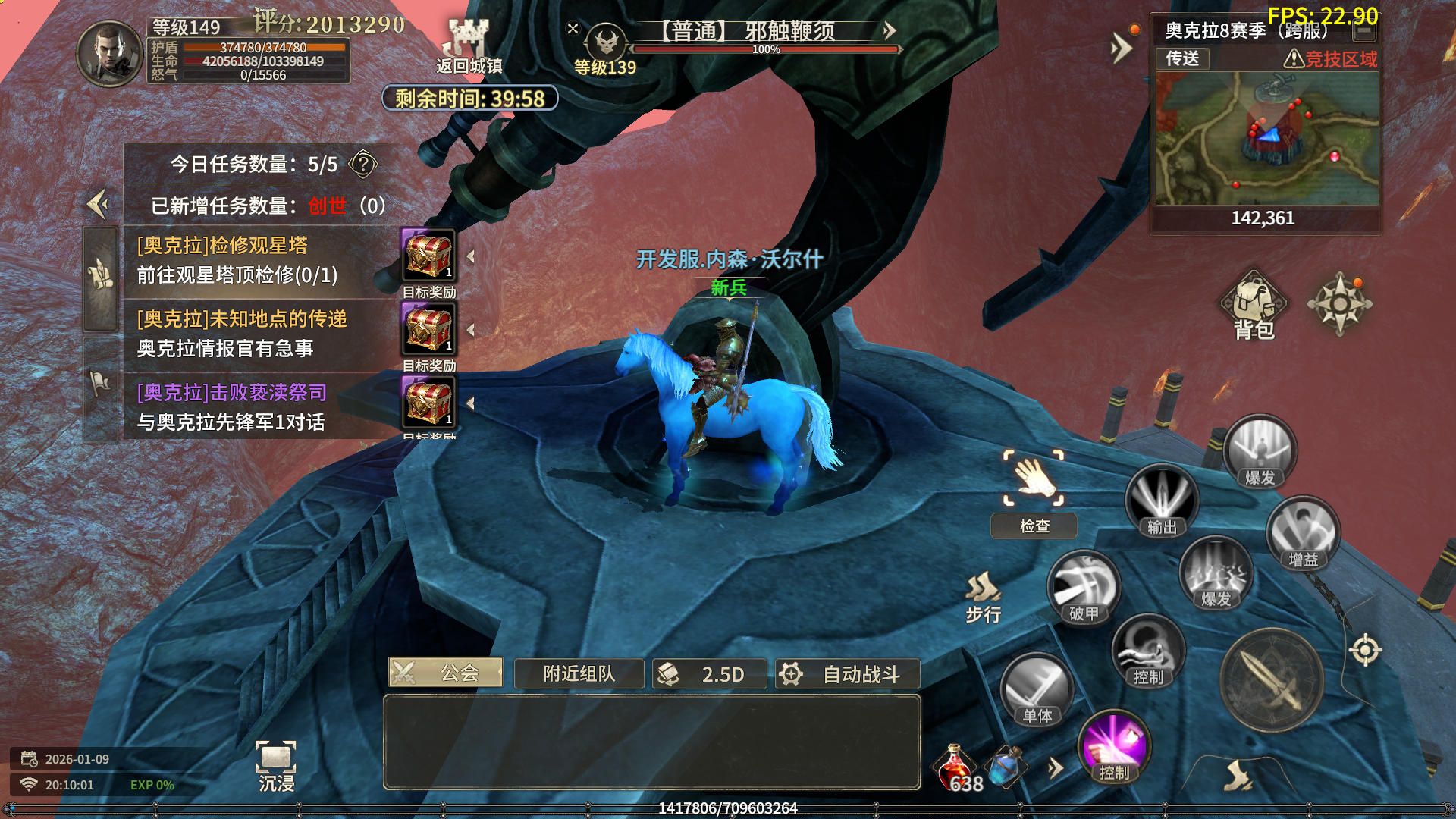Use the purple 控制 control skill
The height and width of the screenshot is (819, 1456).
tap(1114, 748)
